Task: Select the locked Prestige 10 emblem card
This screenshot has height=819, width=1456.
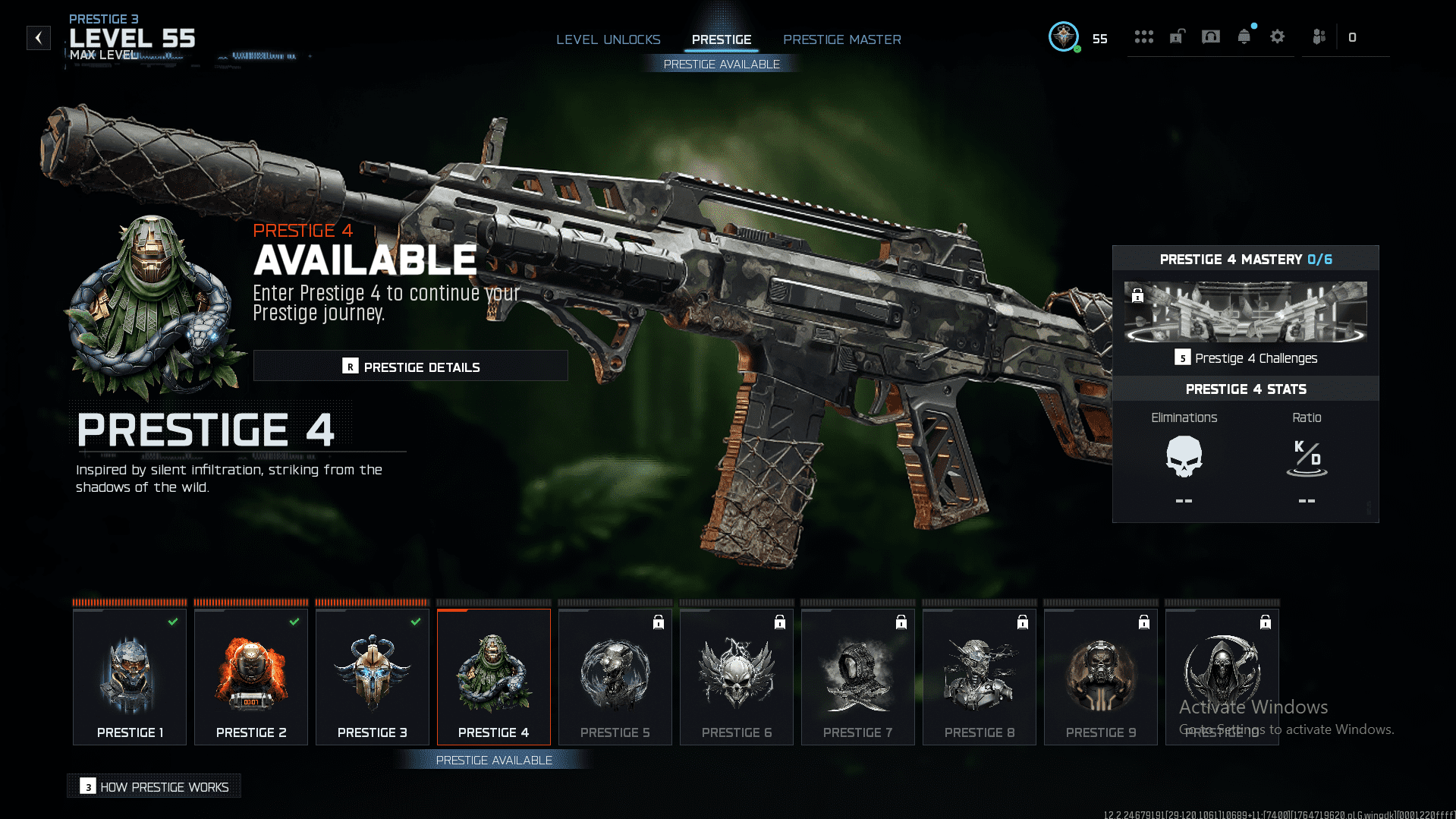Action: [1222, 676]
